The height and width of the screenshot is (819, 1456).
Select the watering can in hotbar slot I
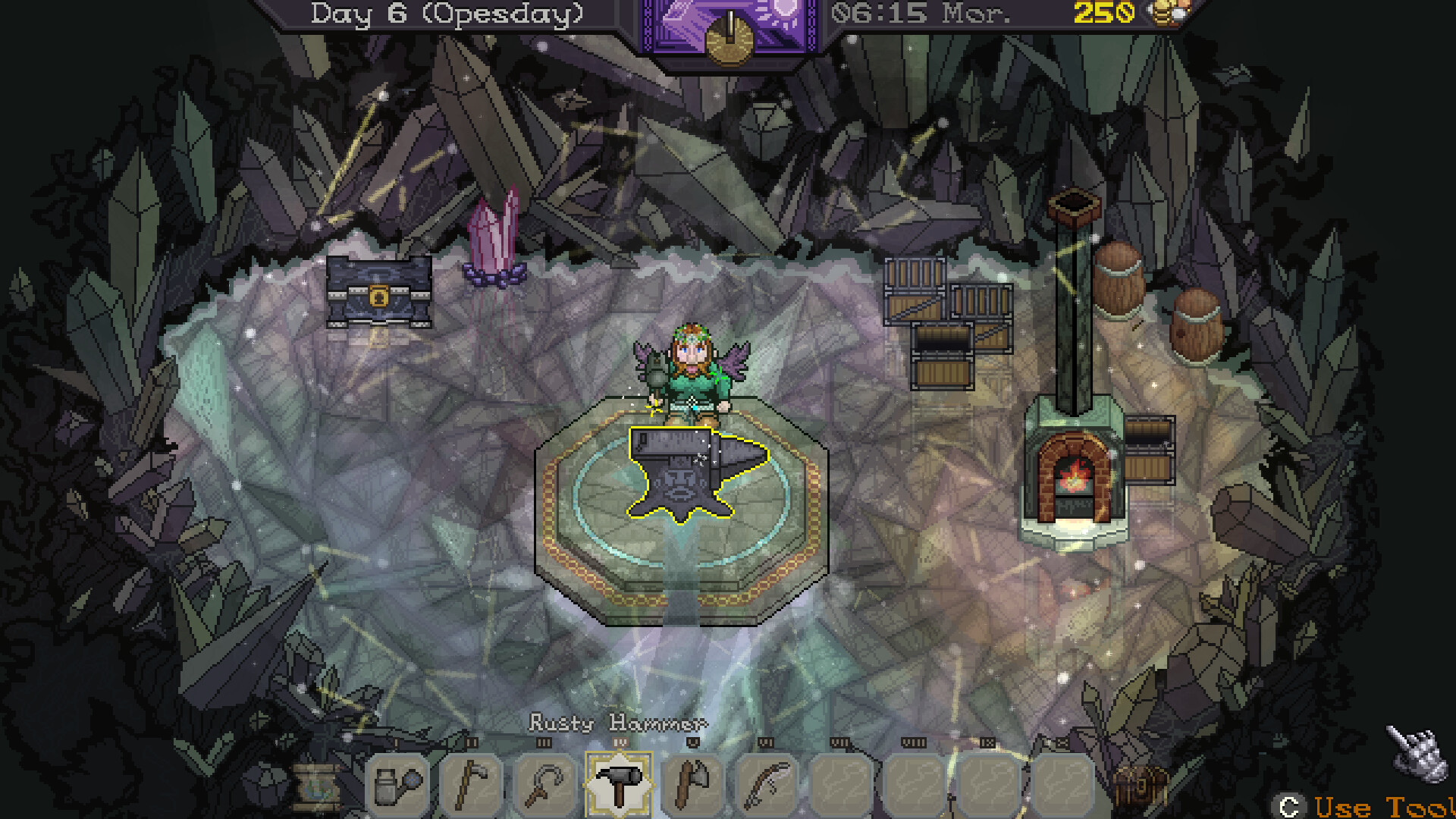[396, 785]
